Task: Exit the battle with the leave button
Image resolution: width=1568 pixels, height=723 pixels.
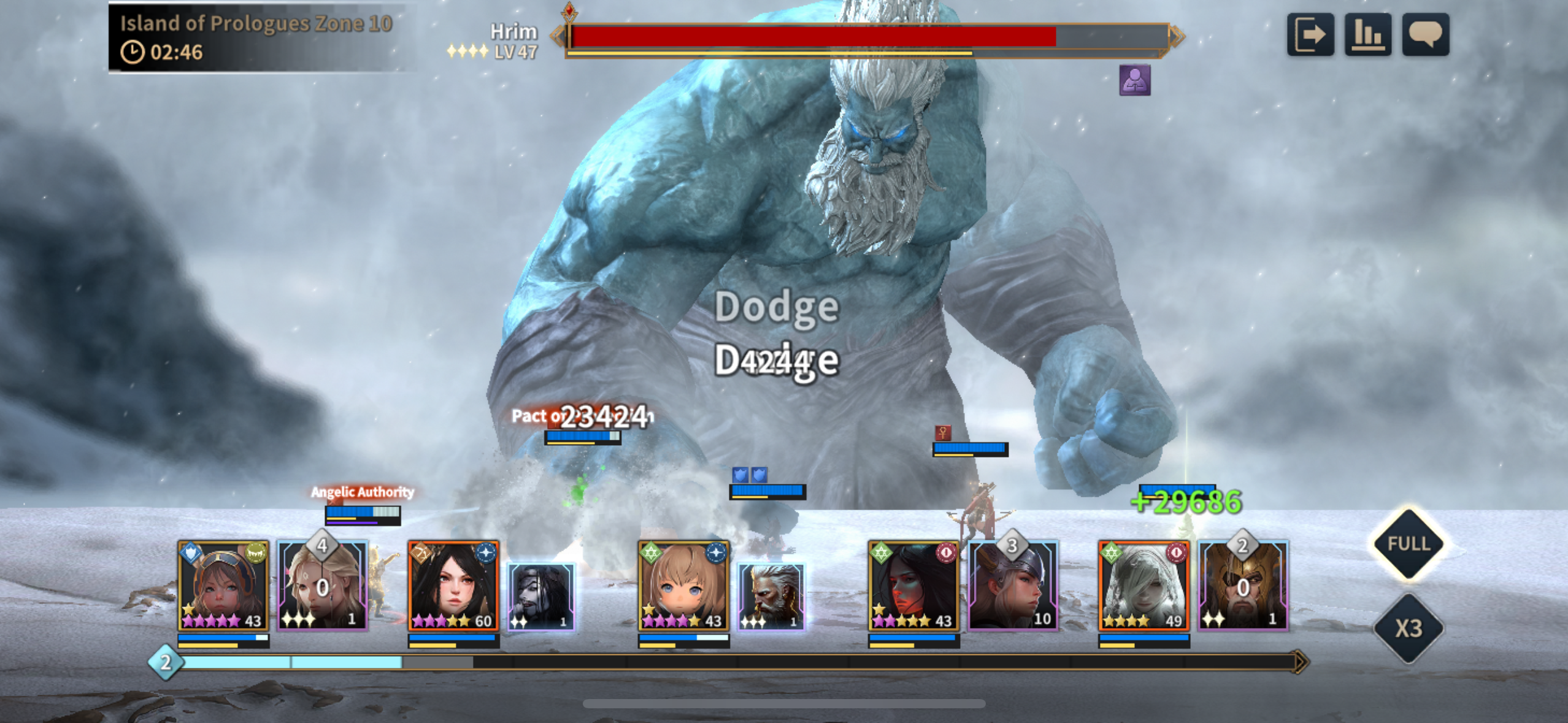Action: (1310, 34)
